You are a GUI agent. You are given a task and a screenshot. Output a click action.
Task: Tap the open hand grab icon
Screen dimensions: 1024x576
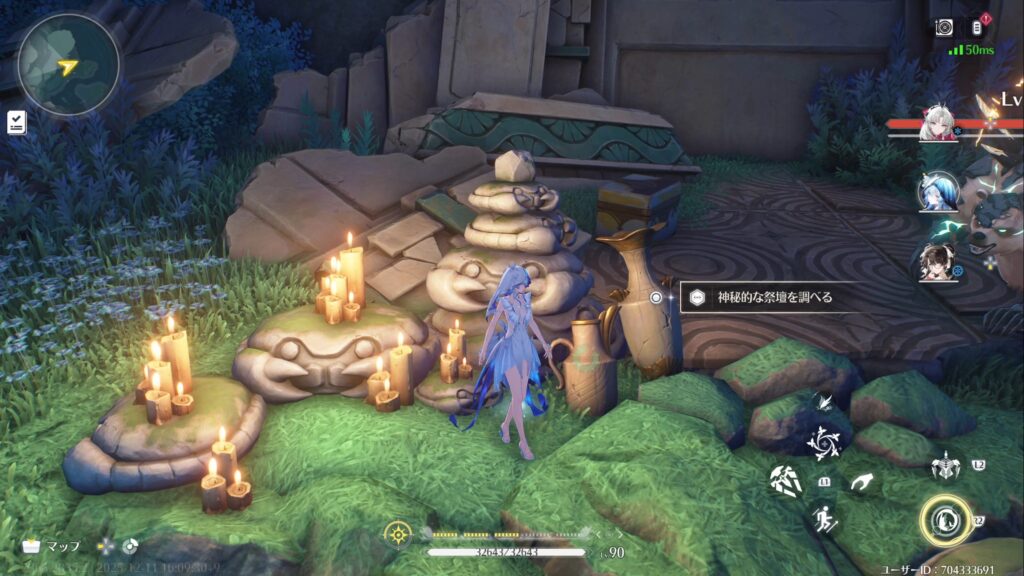[861, 482]
